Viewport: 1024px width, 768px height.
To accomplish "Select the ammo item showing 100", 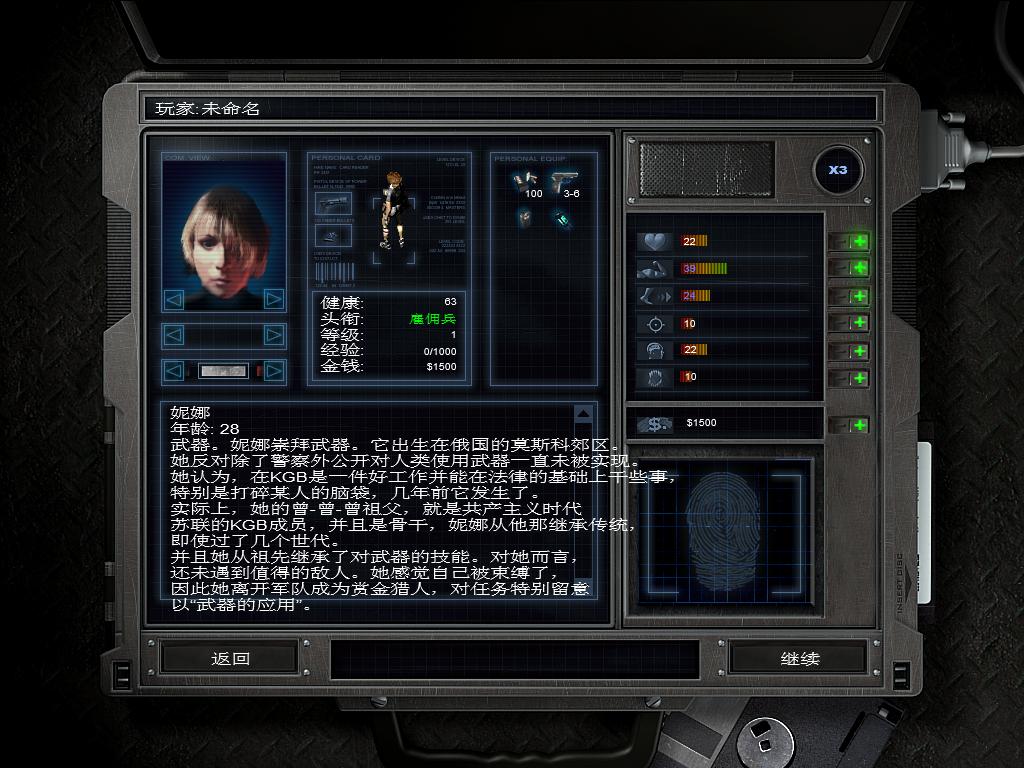I will click(x=525, y=179).
